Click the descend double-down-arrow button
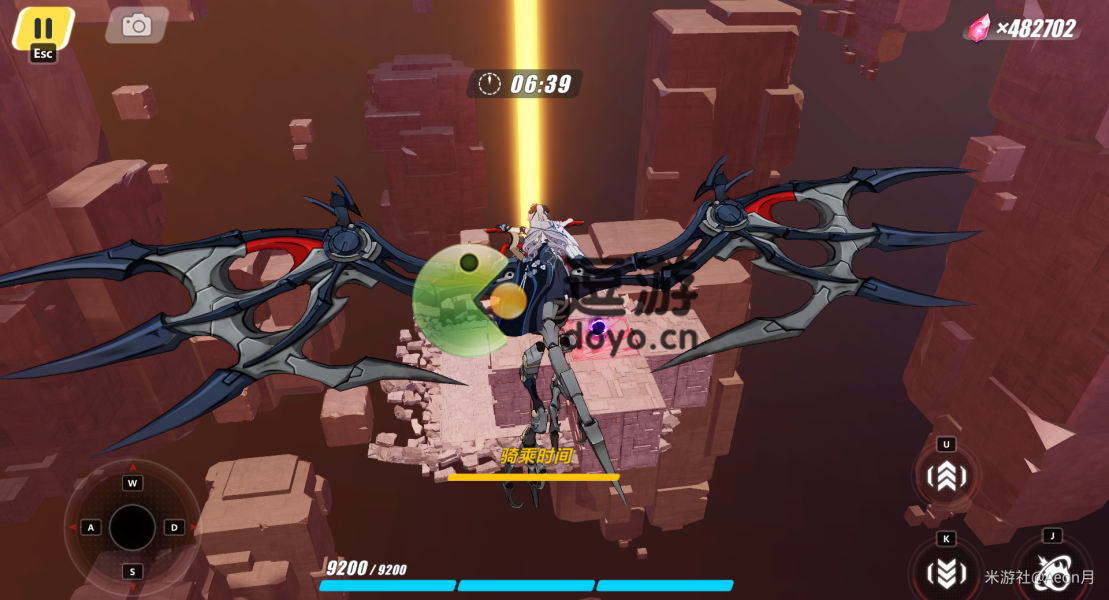Screen dimensions: 1109x600 pos(945,572)
